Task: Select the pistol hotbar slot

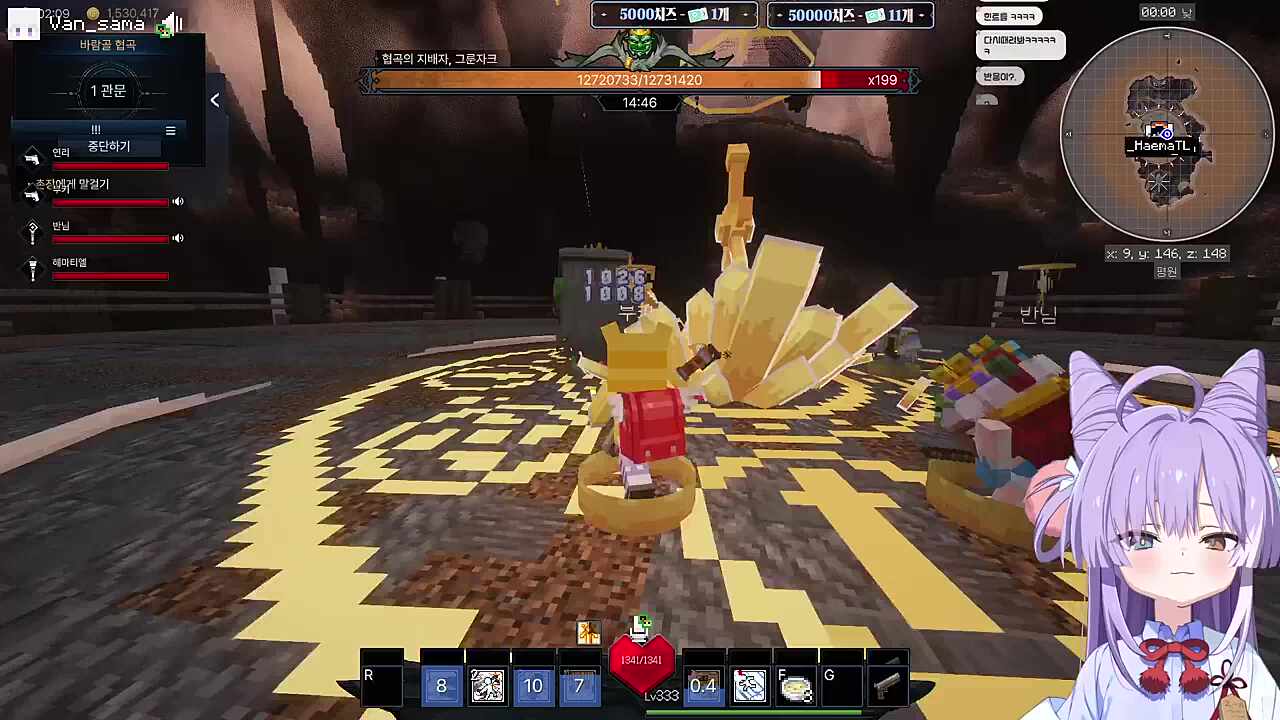Action: pos(886,685)
